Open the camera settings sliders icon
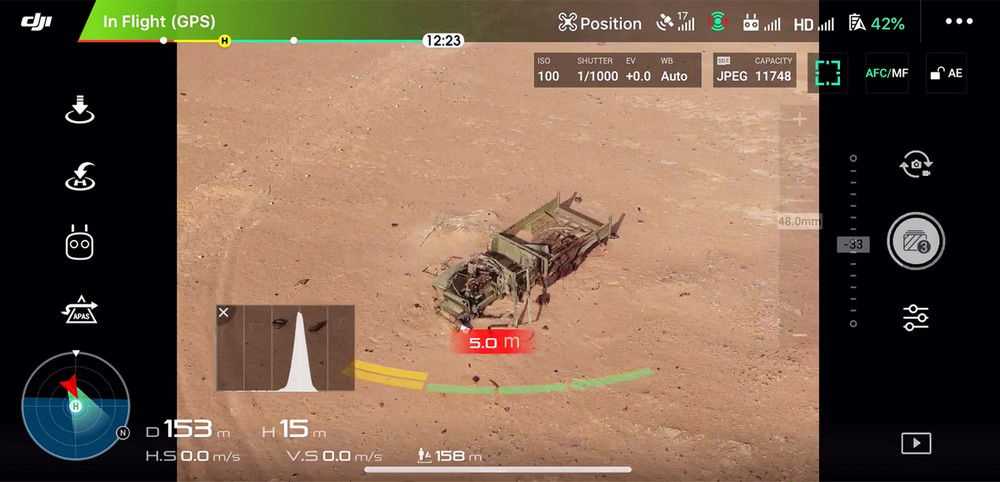This screenshot has width=1000, height=482. pos(916,318)
